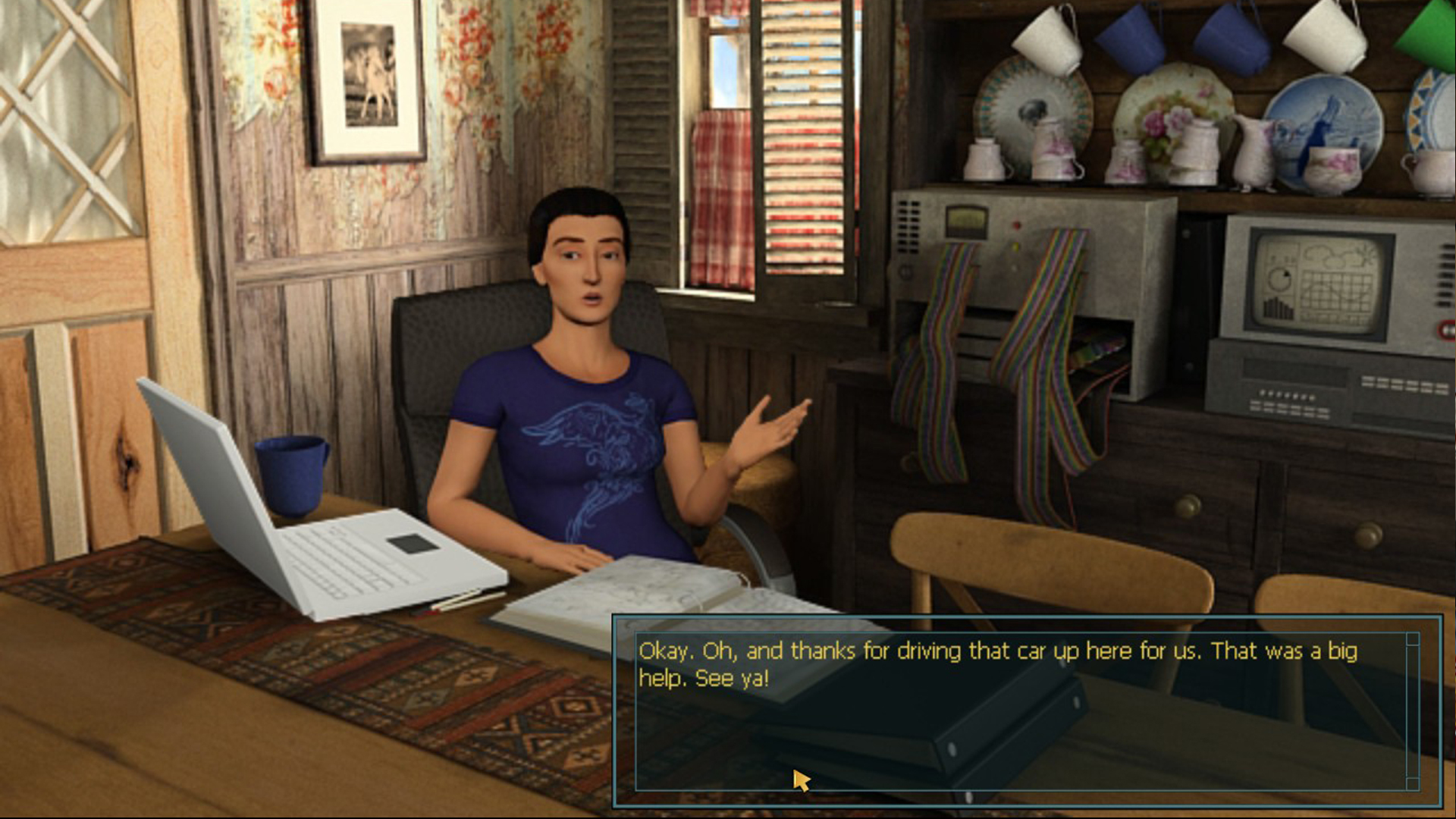Select the green cup hanging on the shelf
Viewport: 1456px width, 819px height.
pyautogui.click(x=1433, y=30)
